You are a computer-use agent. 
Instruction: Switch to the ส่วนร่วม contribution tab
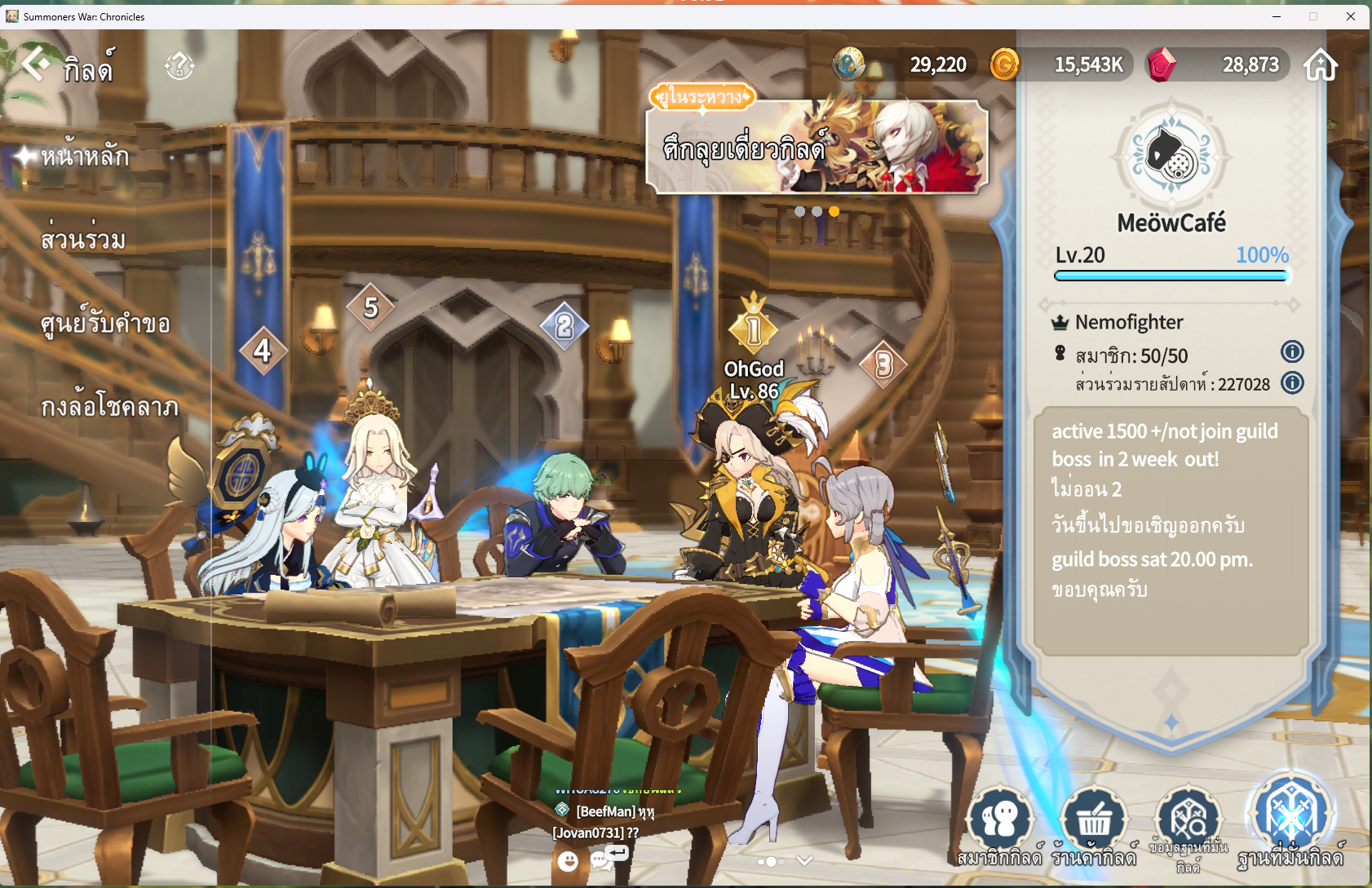click(x=83, y=240)
